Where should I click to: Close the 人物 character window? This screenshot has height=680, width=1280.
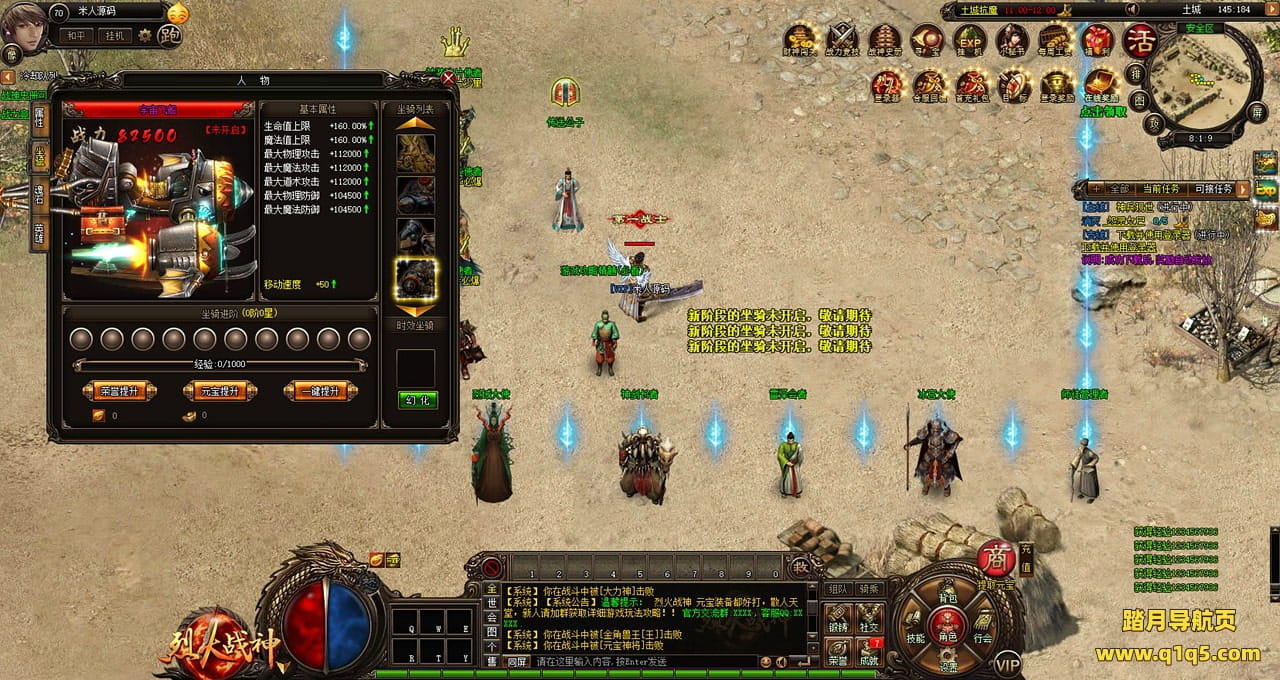(x=449, y=78)
